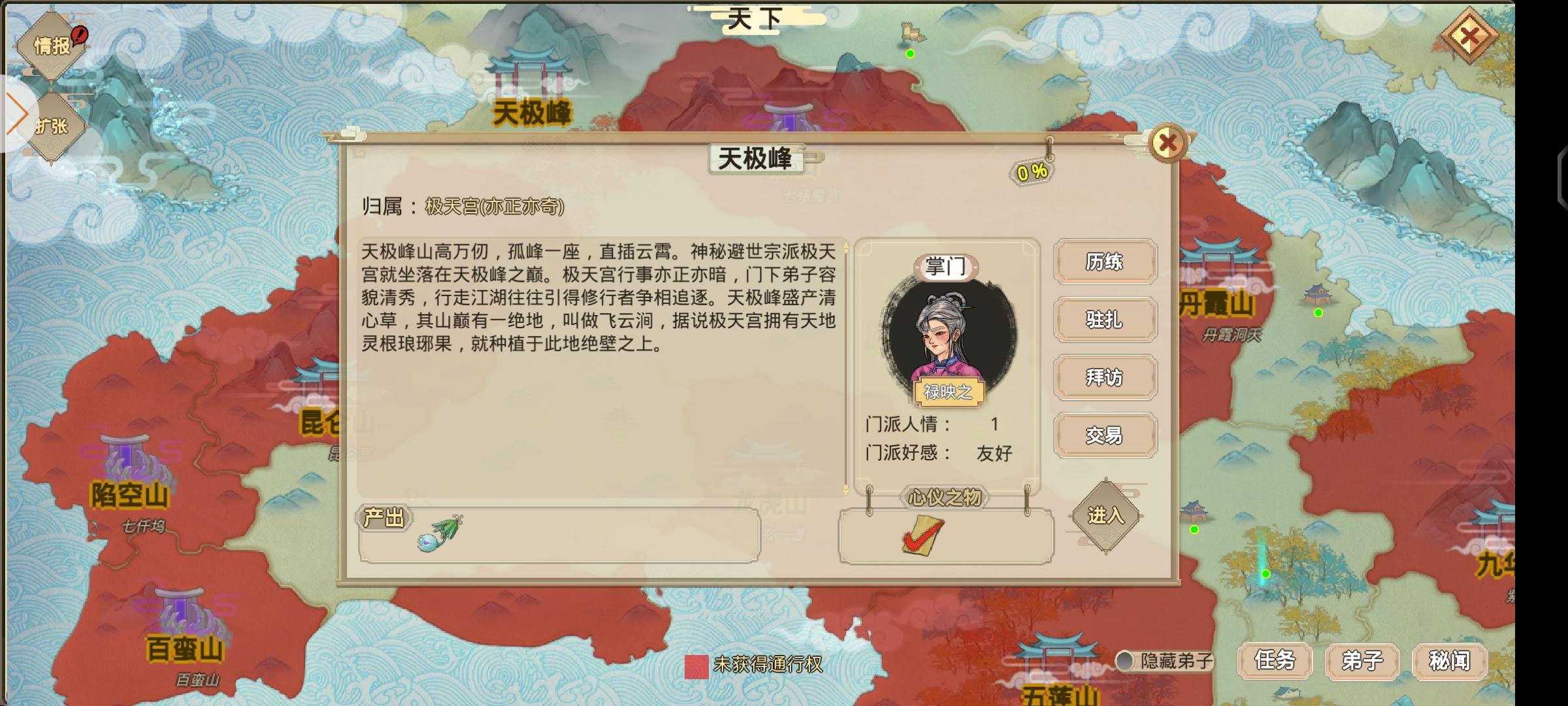
Task: Toggle the 隐藏弟子 option
Action: [x=1126, y=662]
